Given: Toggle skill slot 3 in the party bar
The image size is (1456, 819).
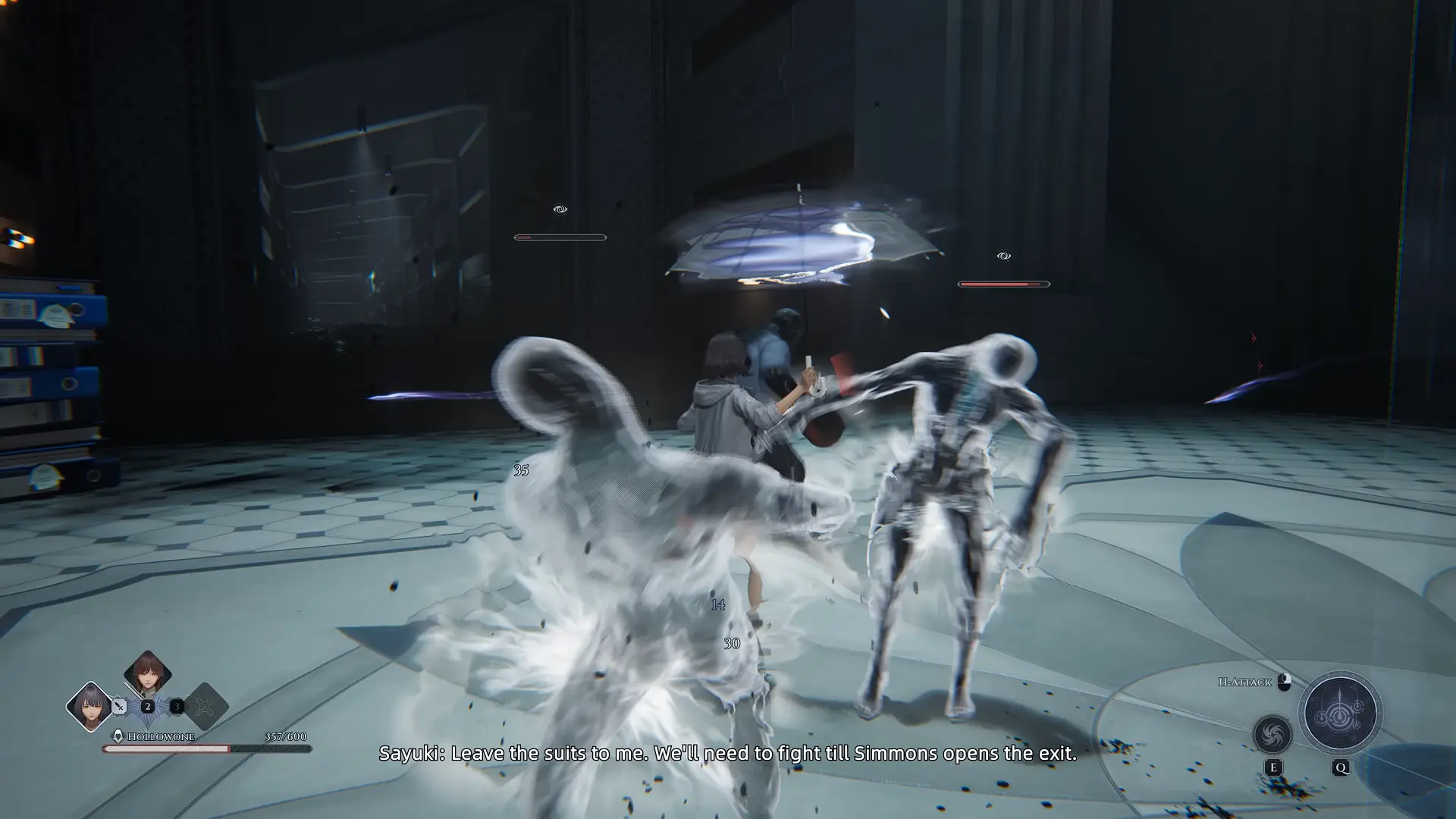Looking at the screenshot, I should click(177, 707).
